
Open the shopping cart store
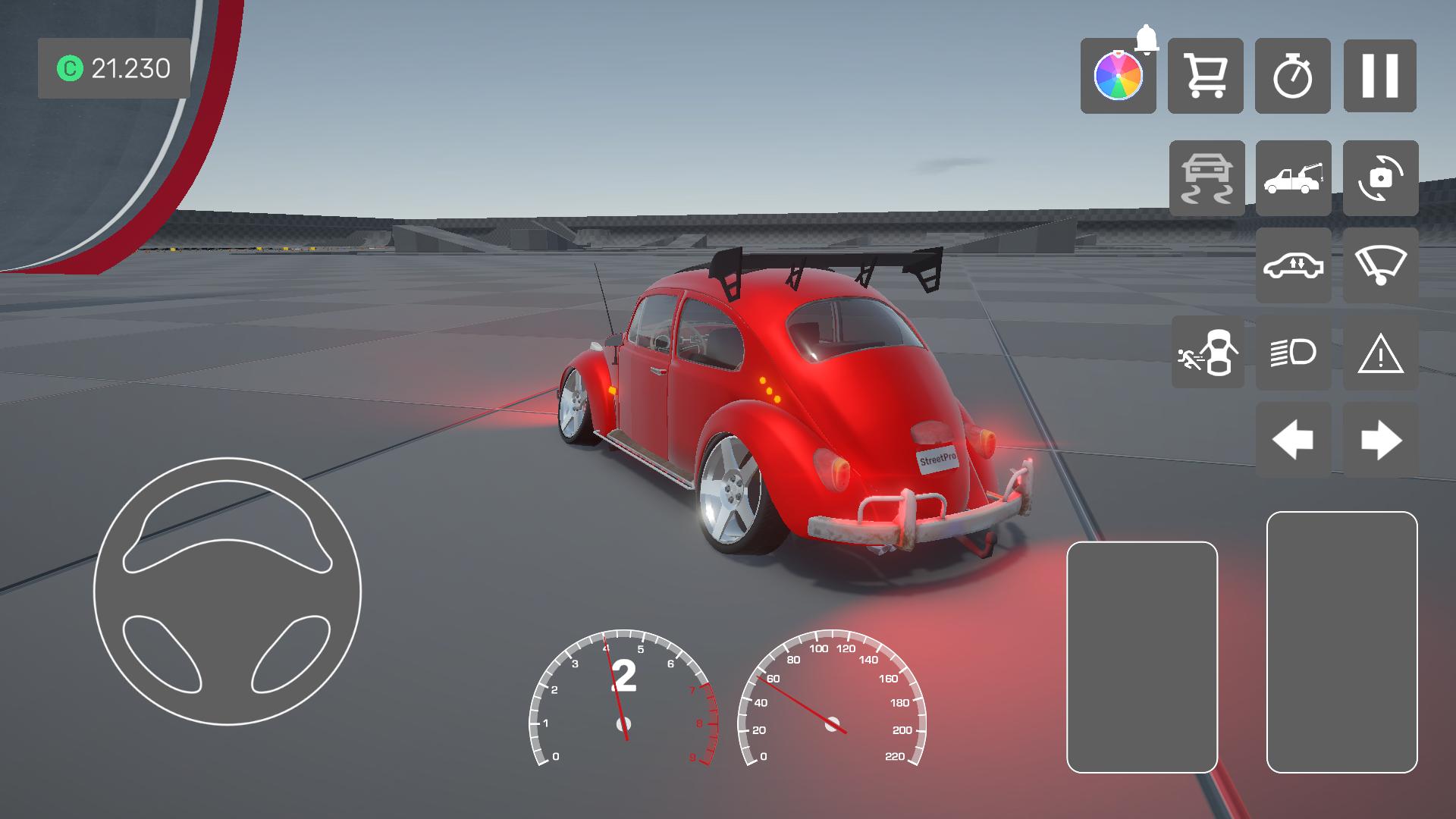click(1205, 76)
